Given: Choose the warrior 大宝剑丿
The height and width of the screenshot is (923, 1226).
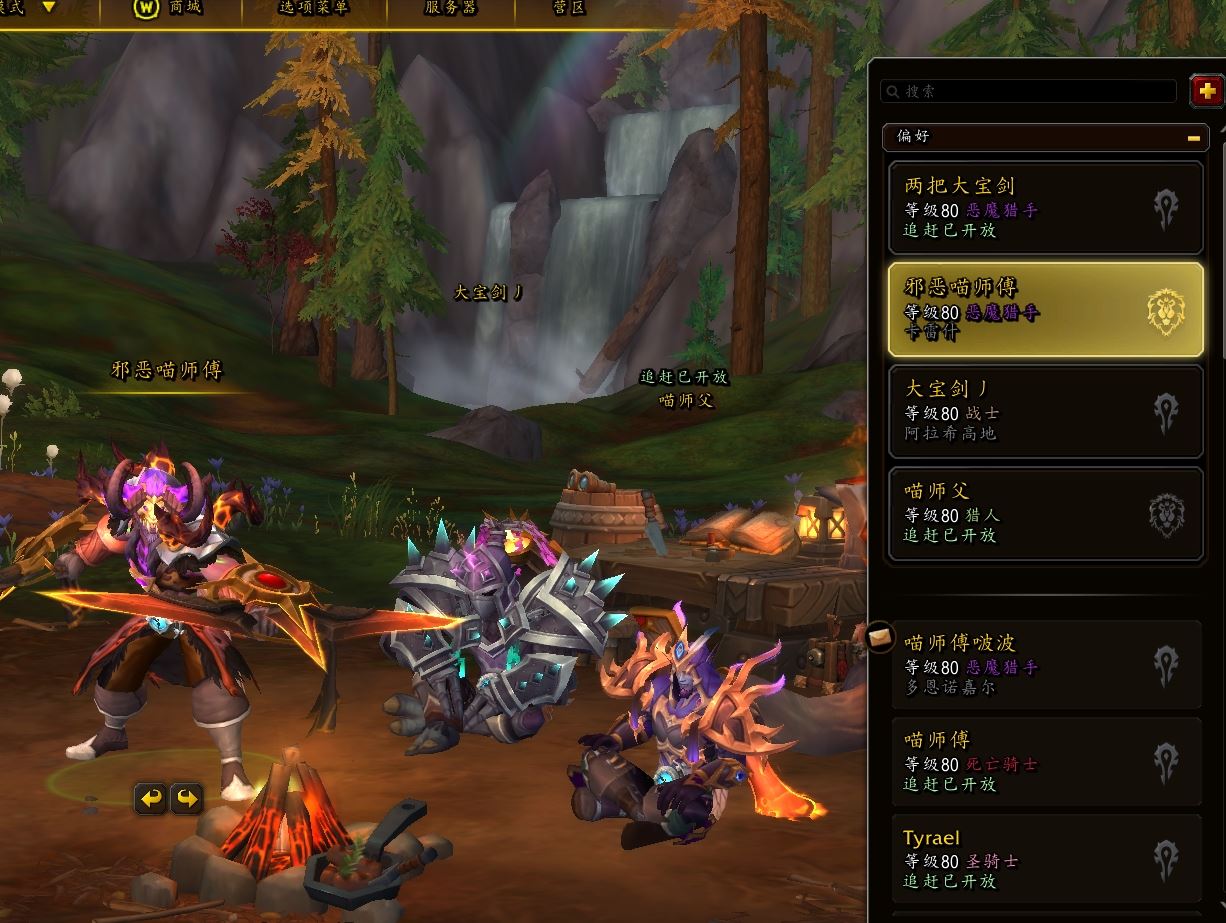Looking at the screenshot, I should [1045, 411].
